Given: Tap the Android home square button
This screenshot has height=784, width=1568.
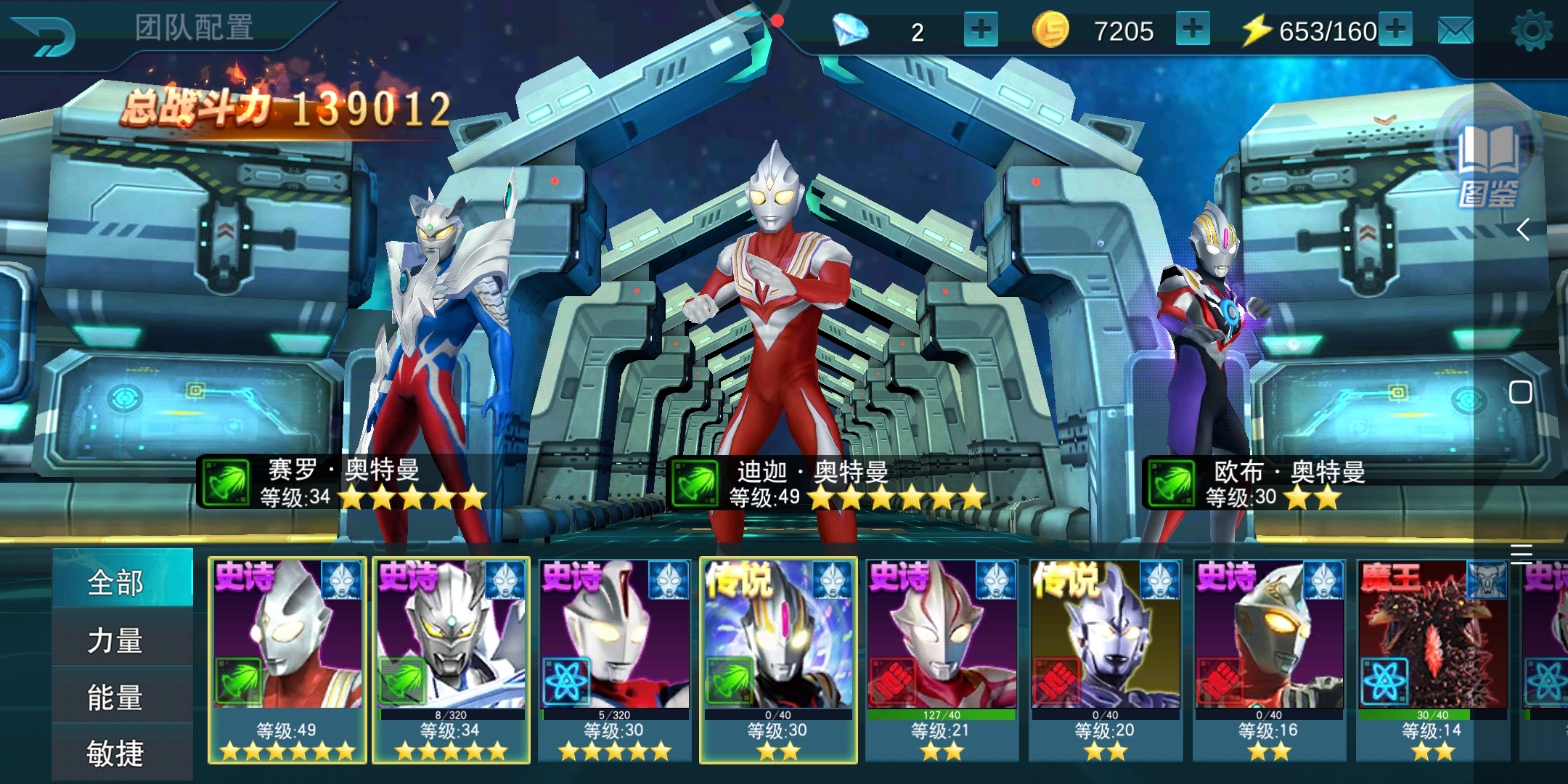Looking at the screenshot, I should tap(1521, 393).
